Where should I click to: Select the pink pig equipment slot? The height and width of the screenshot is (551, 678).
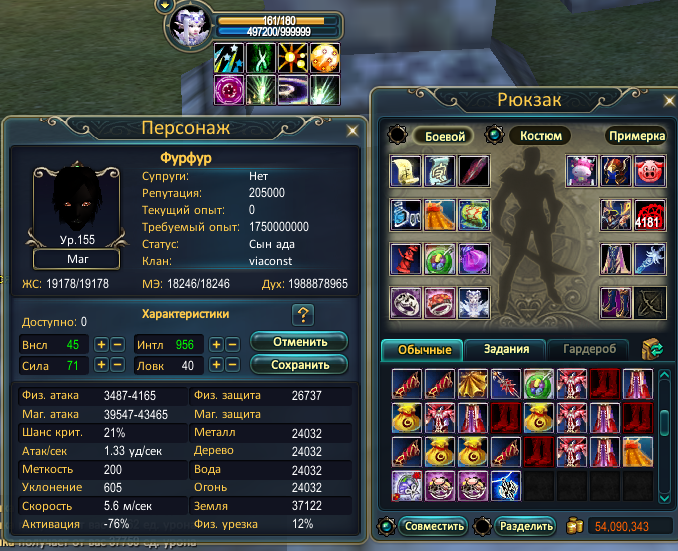[648, 170]
